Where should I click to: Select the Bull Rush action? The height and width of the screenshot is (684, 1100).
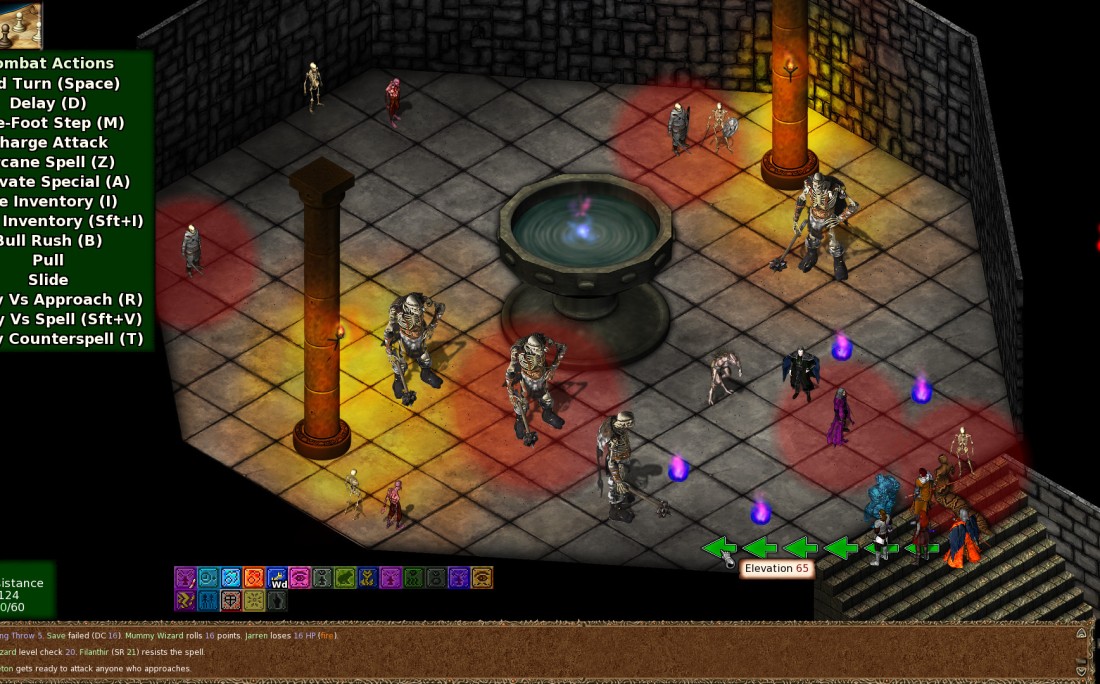[x=50, y=240]
